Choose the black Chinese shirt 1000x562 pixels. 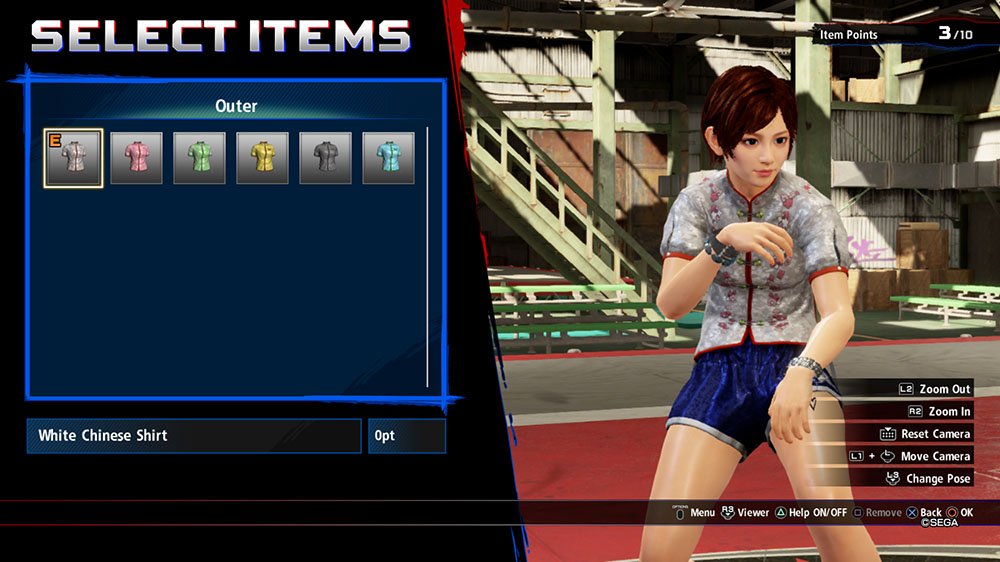tap(325, 158)
